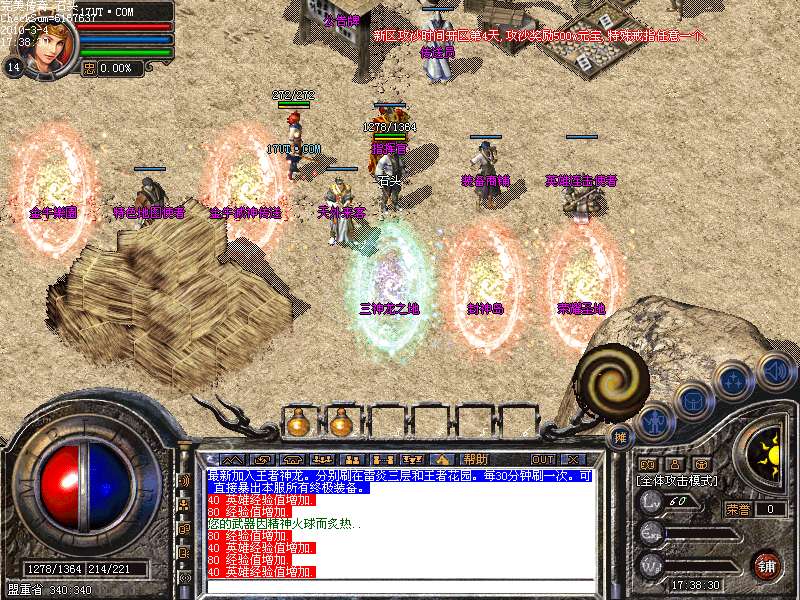Viewport: 800px width, 600px height.
Task: Open the bag inventory round button
Action: pyautogui.click(x=692, y=401)
